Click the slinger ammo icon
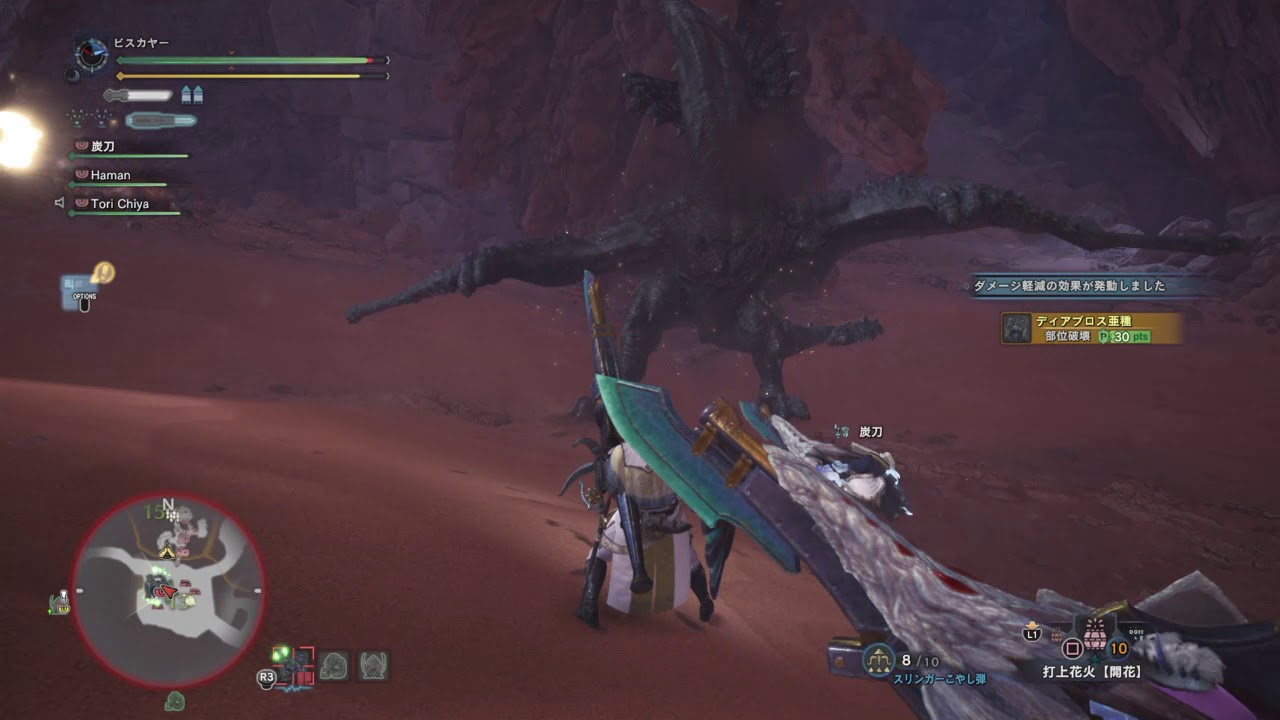 click(x=878, y=660)
